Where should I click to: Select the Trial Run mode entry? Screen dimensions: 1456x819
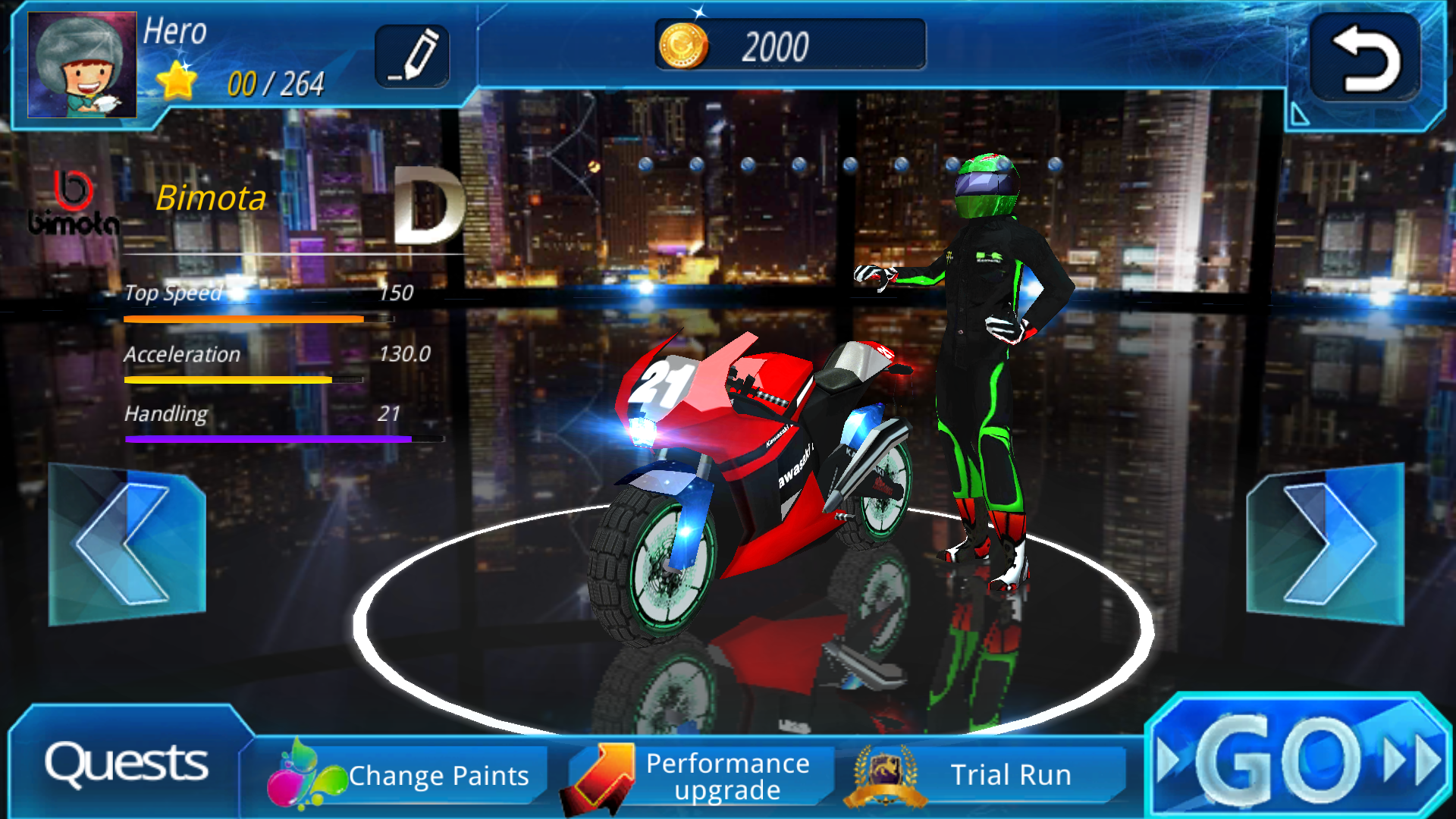[1012, 774]
